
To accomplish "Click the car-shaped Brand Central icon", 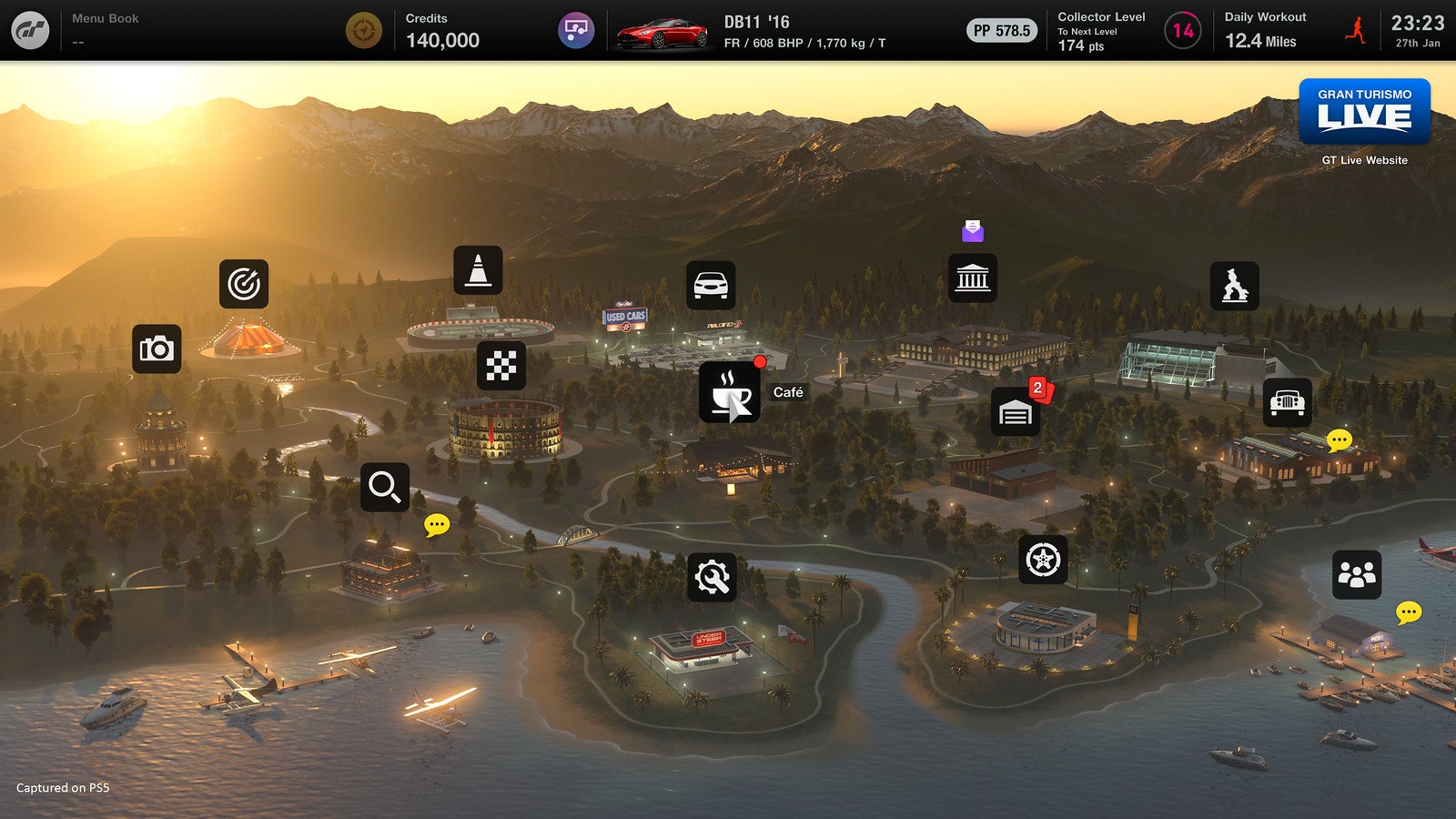I will pos(711,283).
